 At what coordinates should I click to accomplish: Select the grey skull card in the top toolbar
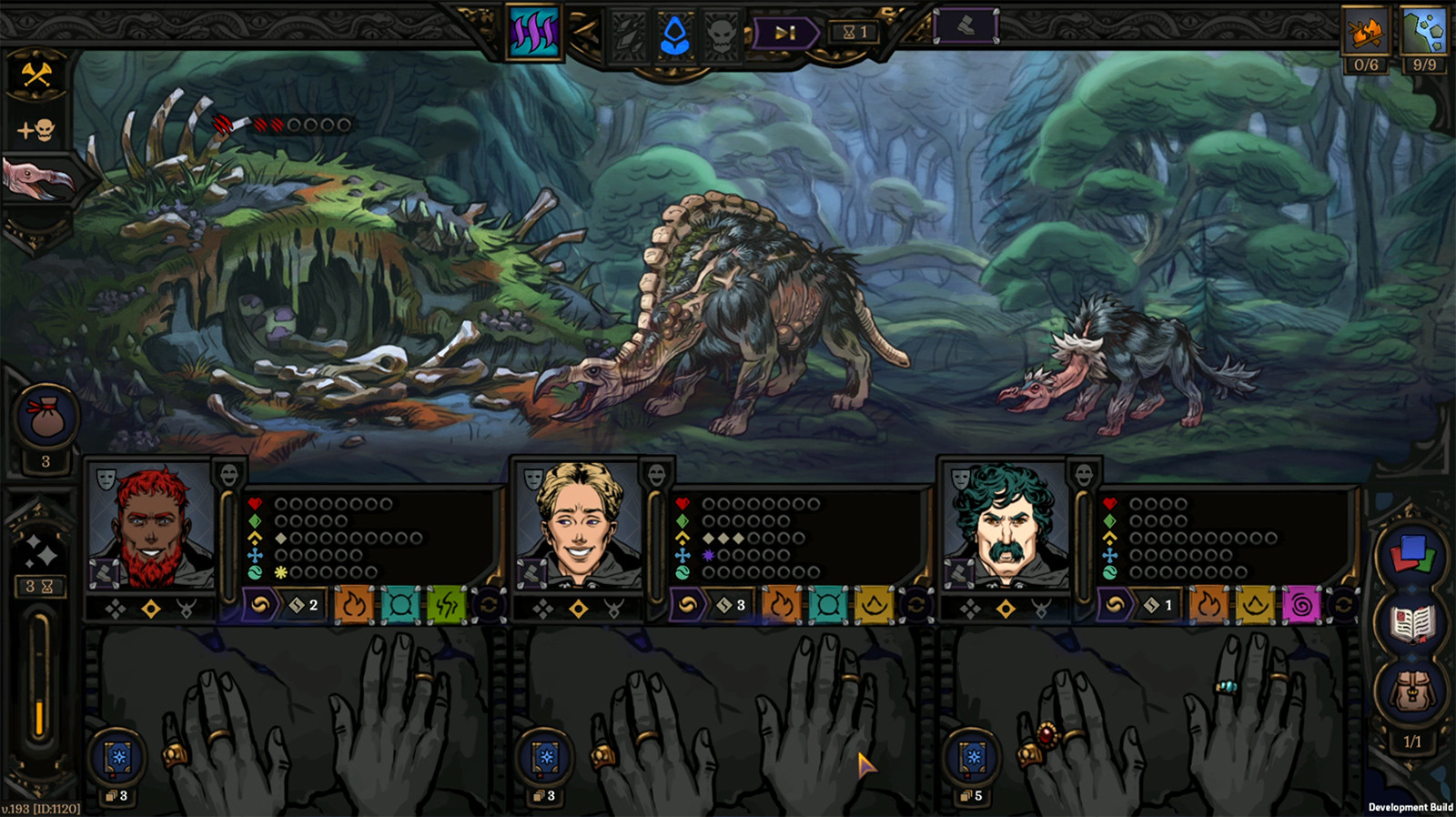point(722,31)
